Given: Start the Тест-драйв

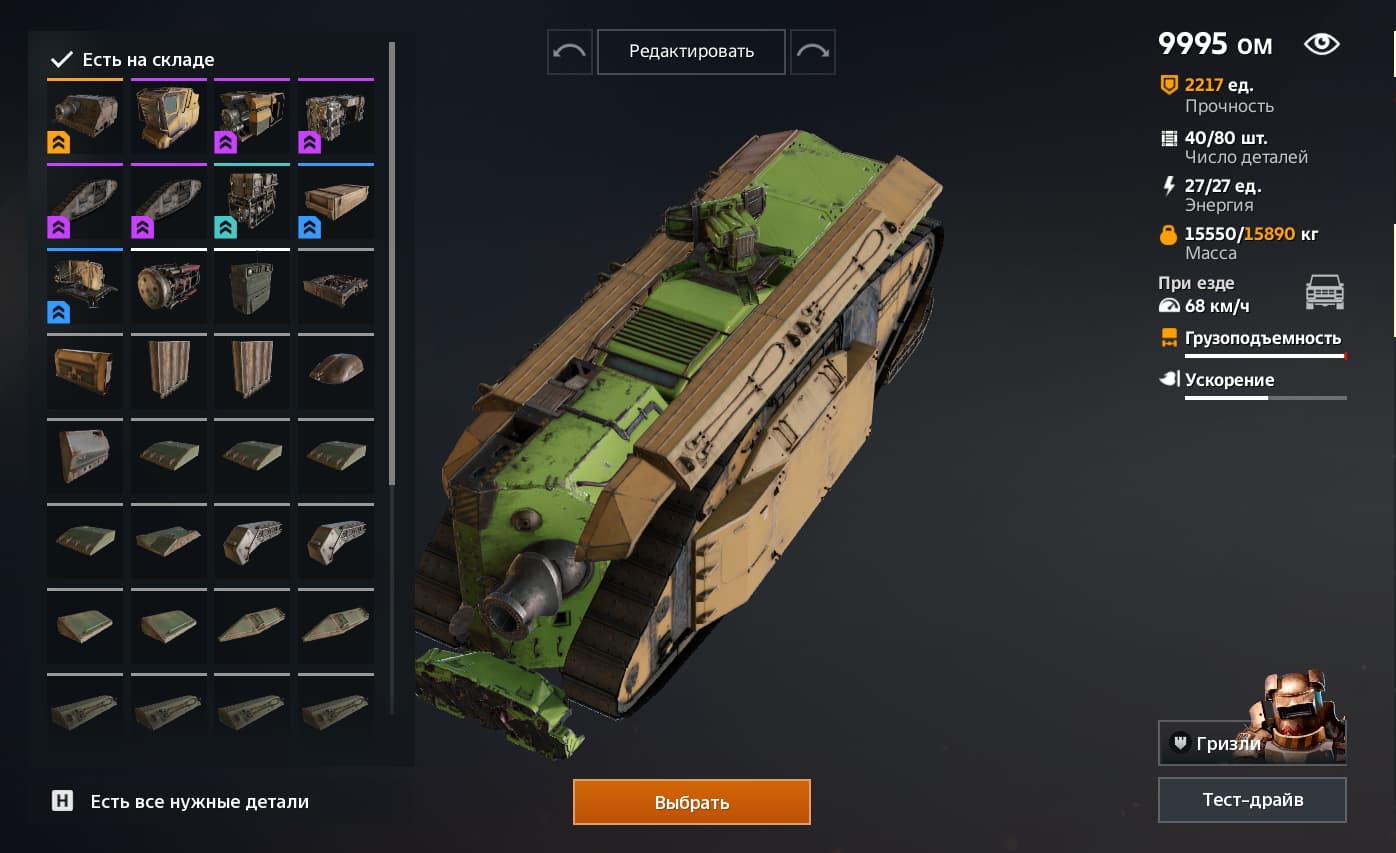Looking at the screenshot, I should [x=1252, y=800].
